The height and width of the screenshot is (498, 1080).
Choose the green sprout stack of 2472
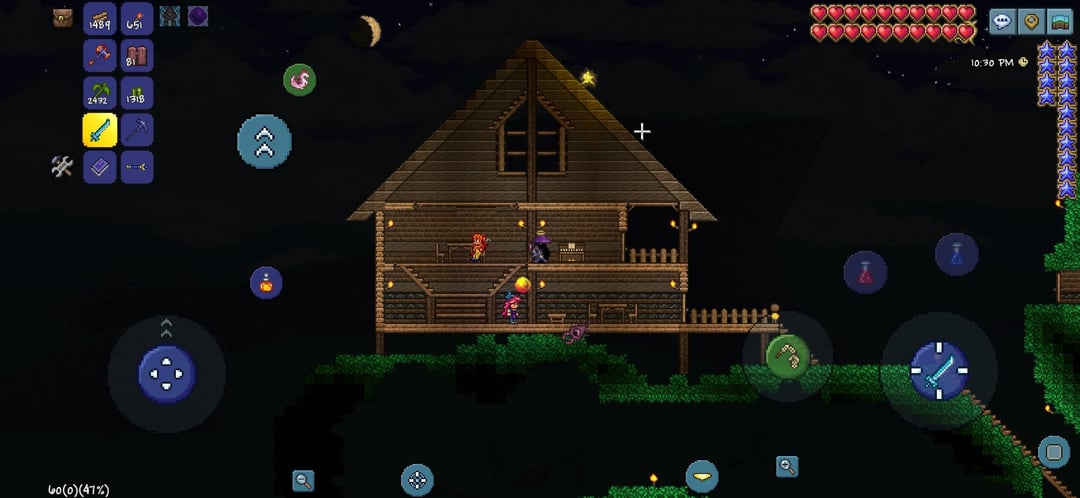coord(99,92)
